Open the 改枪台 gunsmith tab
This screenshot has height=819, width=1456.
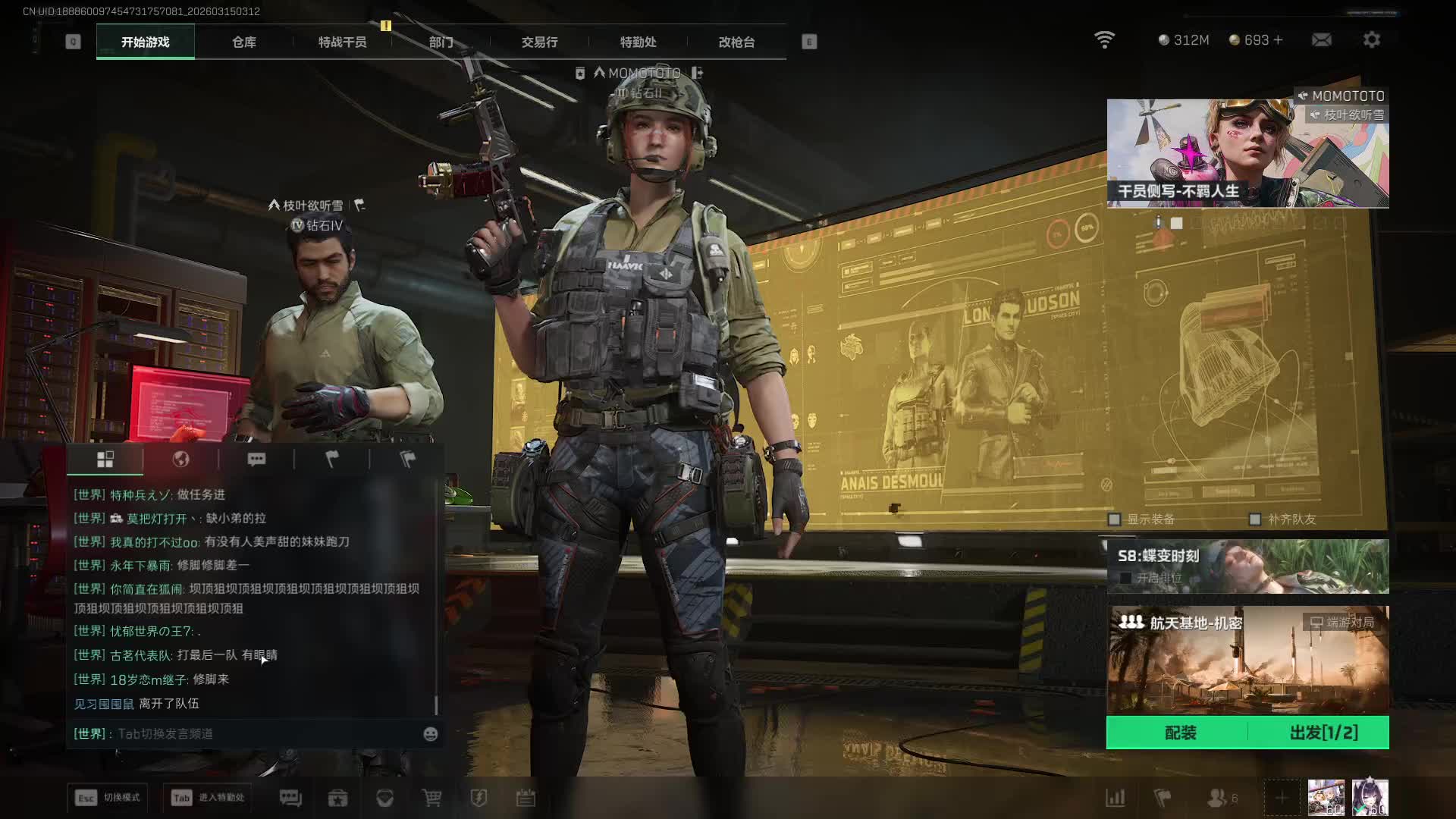click(x=736, y=42)
